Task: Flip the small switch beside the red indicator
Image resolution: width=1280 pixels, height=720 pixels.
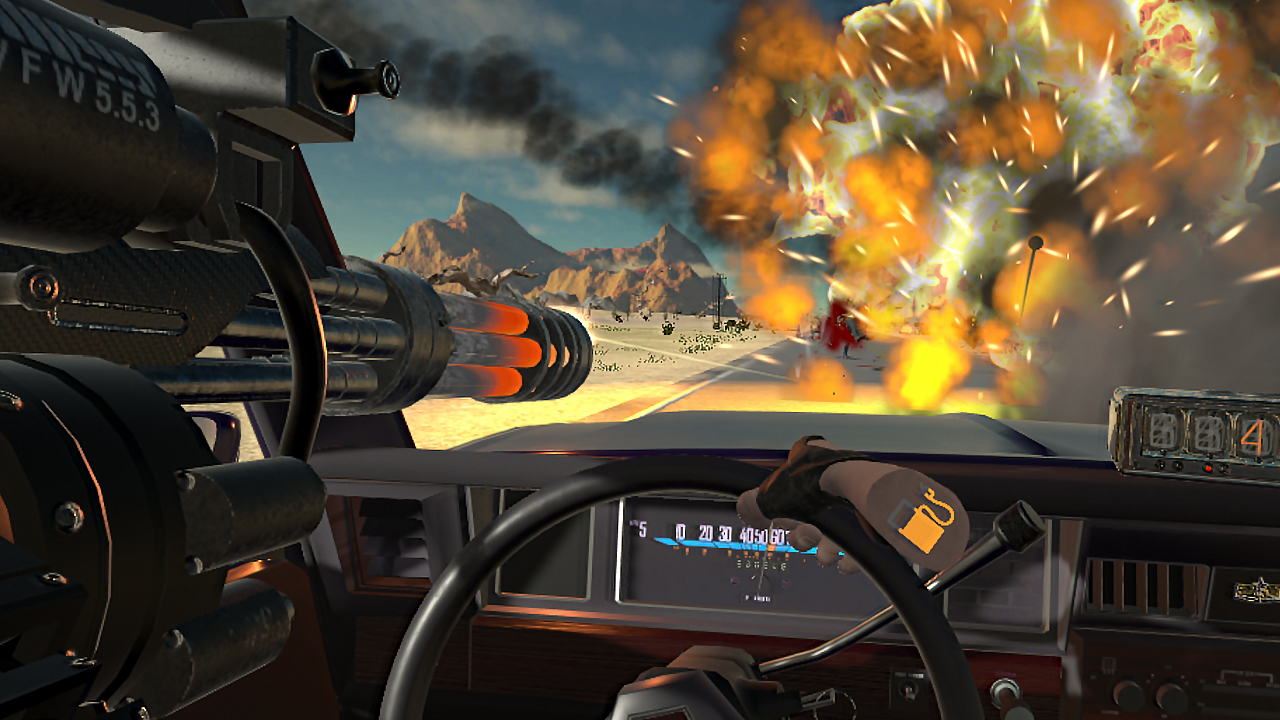Action: coord(1223,468)
